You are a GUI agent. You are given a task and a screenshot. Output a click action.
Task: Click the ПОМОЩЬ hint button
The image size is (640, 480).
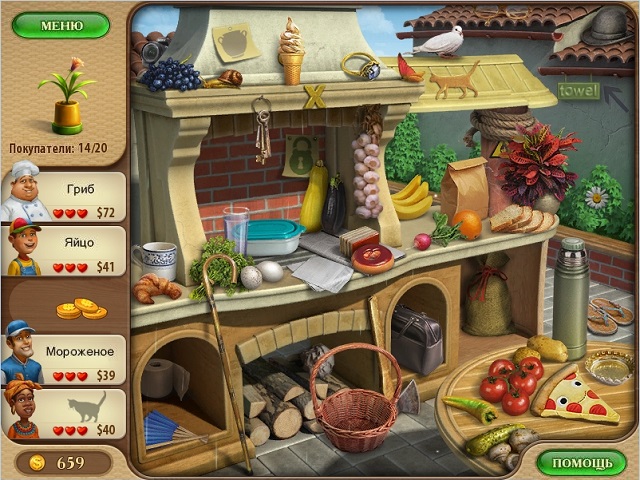[581, 462]
